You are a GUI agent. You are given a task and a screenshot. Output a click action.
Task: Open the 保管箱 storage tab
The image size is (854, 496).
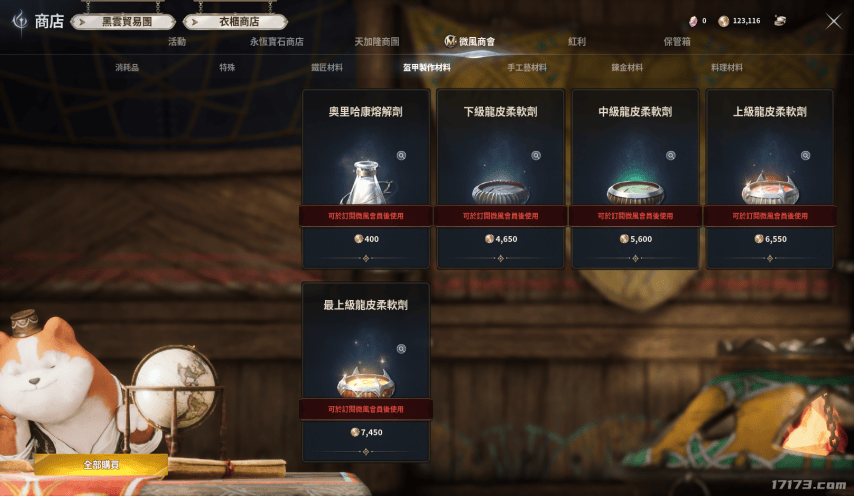coord(677,42)
